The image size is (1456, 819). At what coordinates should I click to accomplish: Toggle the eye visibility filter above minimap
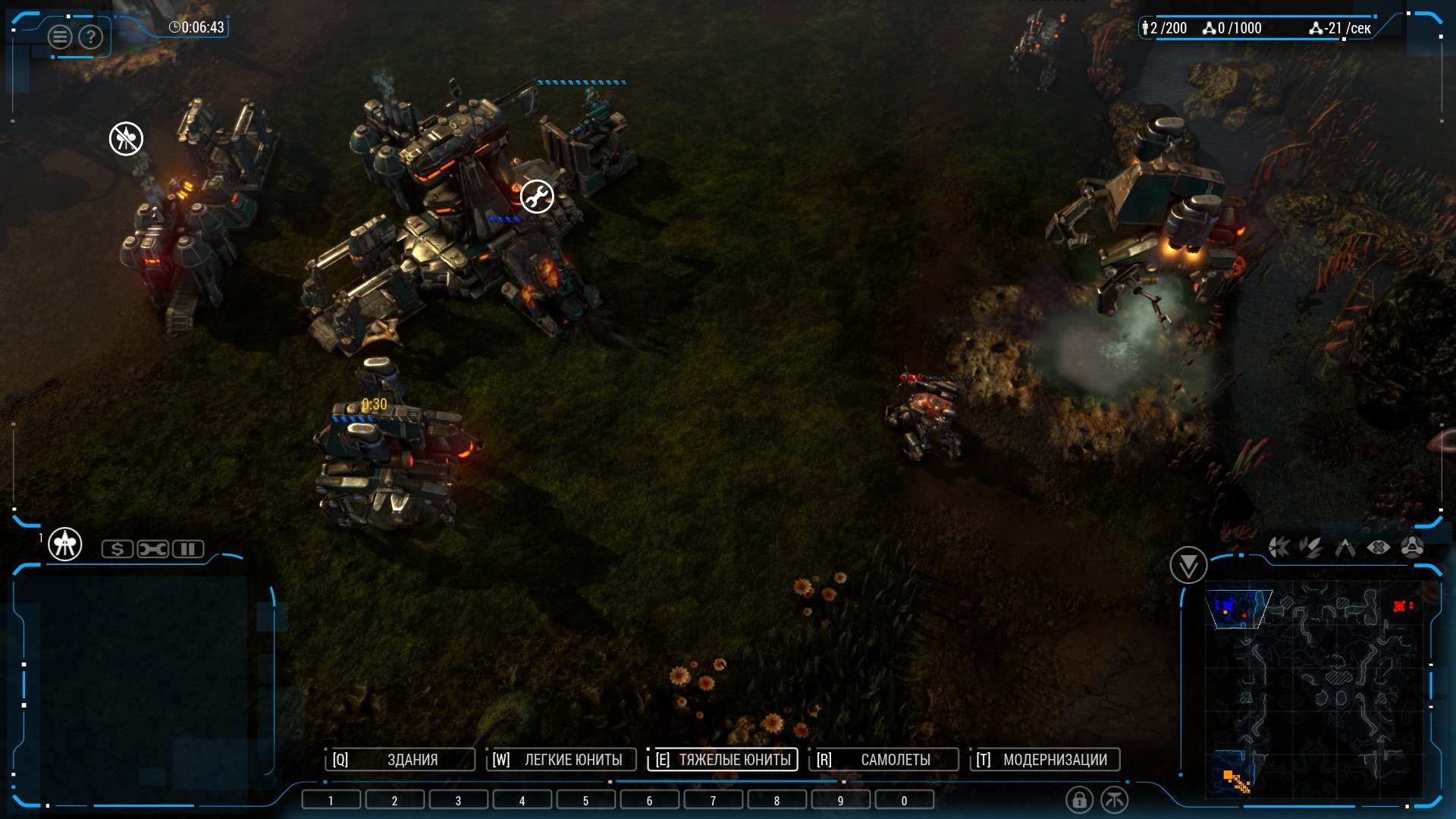(1379, 548)
